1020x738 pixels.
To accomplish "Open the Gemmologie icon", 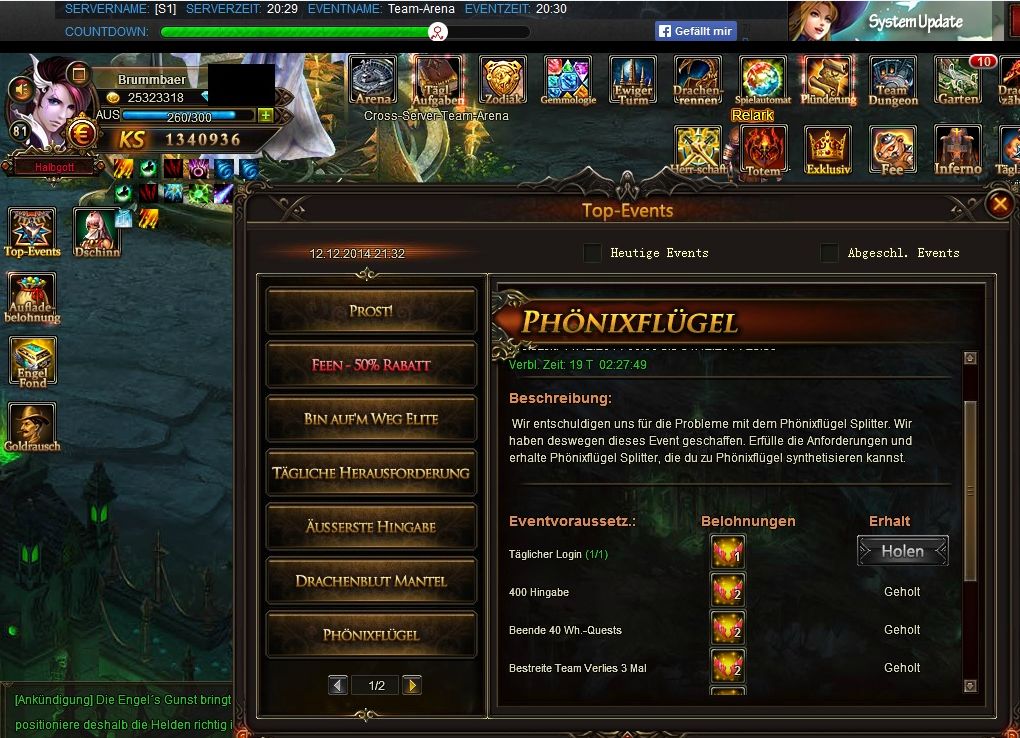I will point(568,79).
